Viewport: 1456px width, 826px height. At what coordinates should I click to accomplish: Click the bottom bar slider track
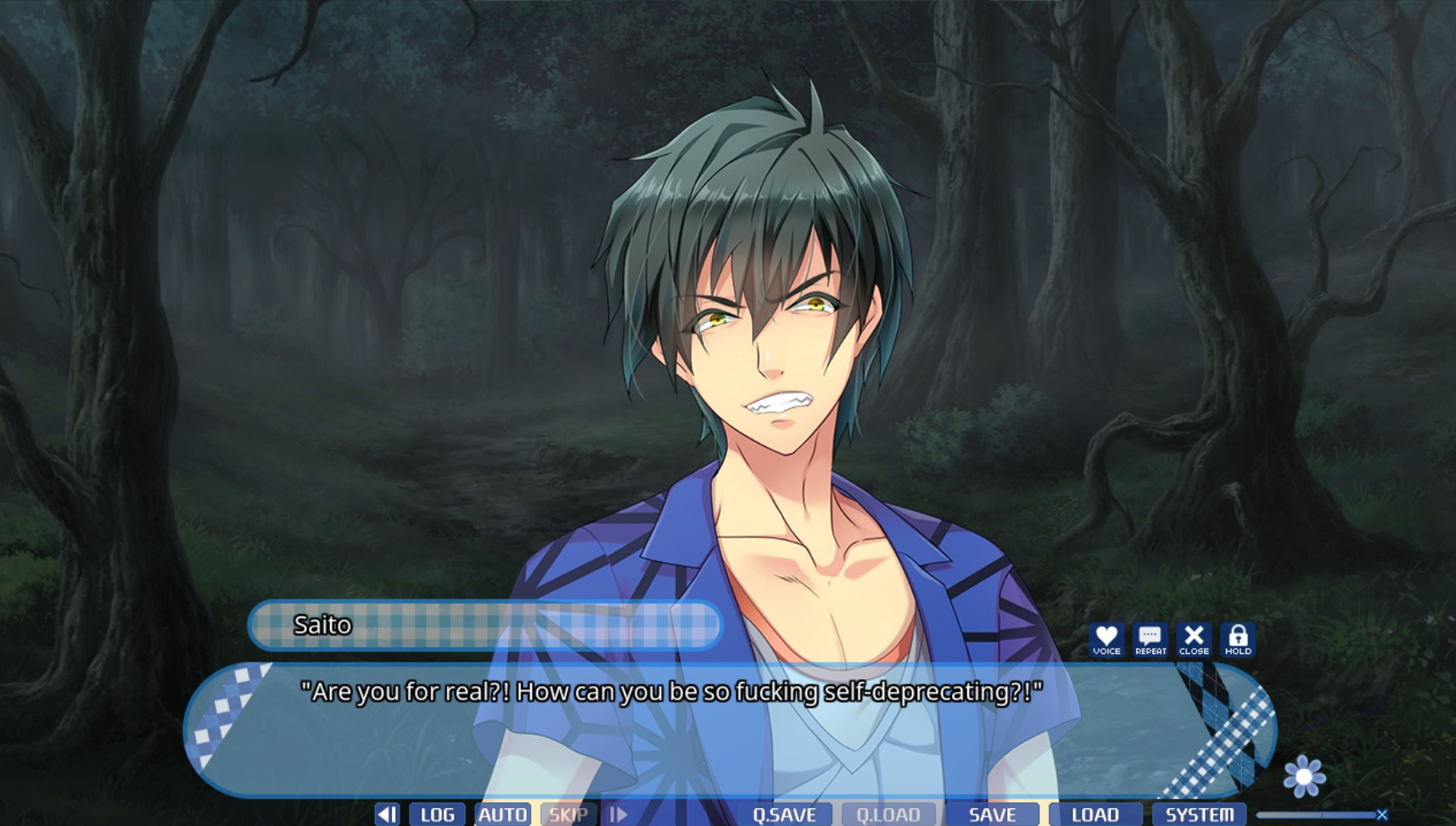pos(1315,815)
